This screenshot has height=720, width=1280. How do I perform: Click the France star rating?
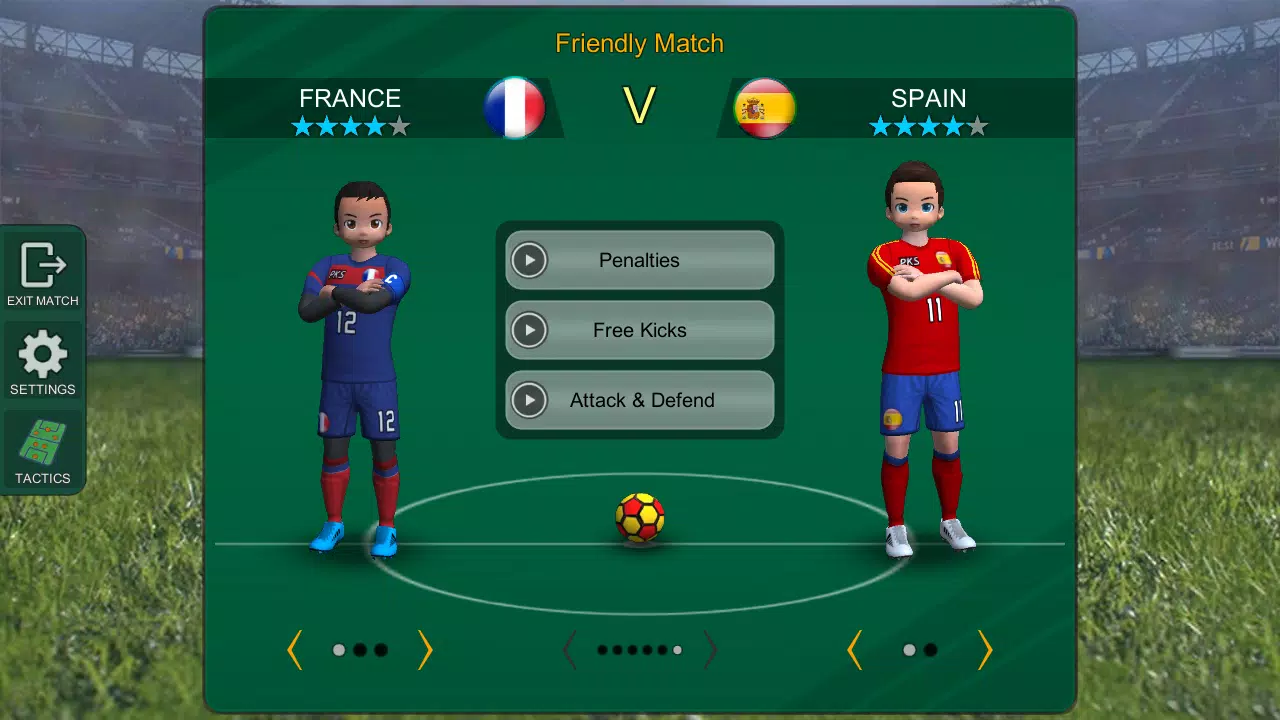click(x=350, y=126)
